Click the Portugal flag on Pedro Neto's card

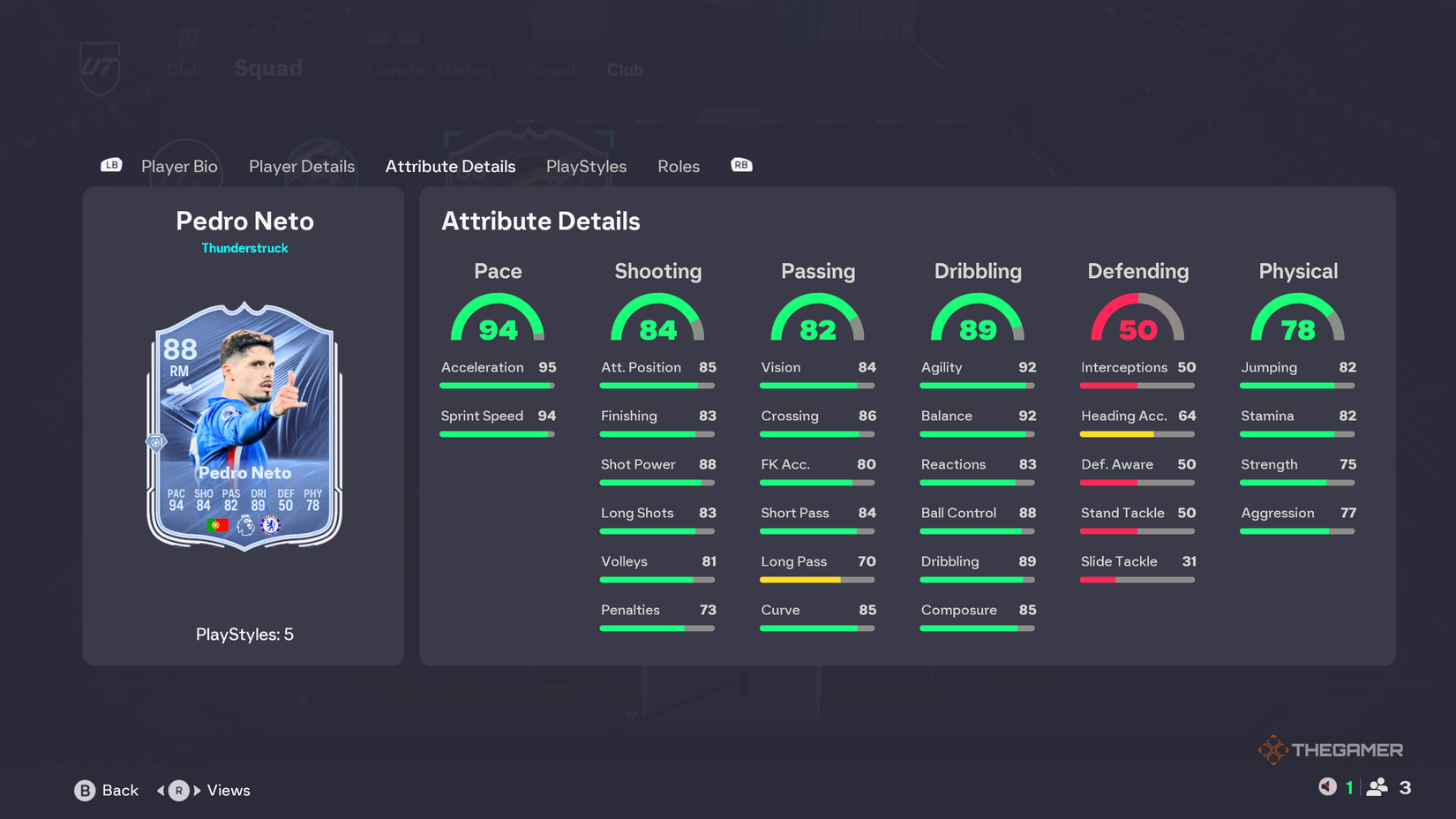(218, 524)
